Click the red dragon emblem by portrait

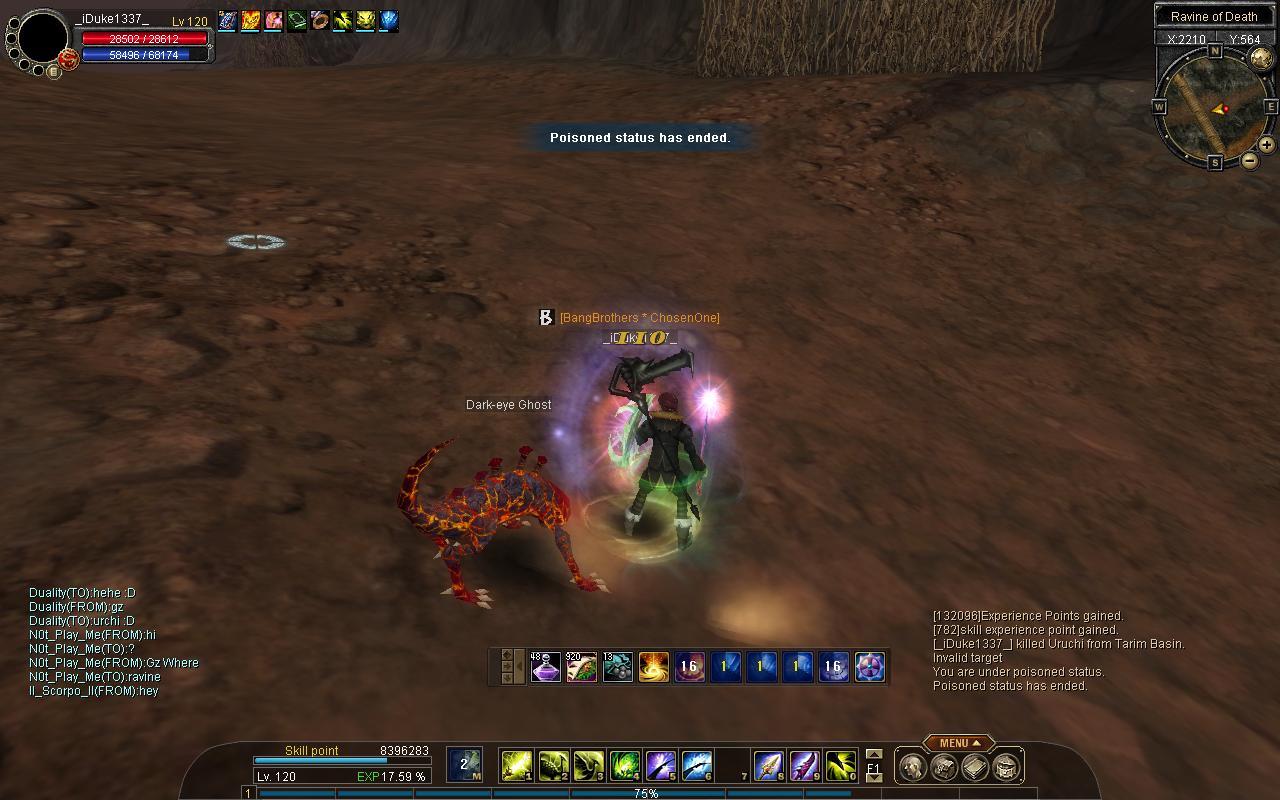[69, 60]
